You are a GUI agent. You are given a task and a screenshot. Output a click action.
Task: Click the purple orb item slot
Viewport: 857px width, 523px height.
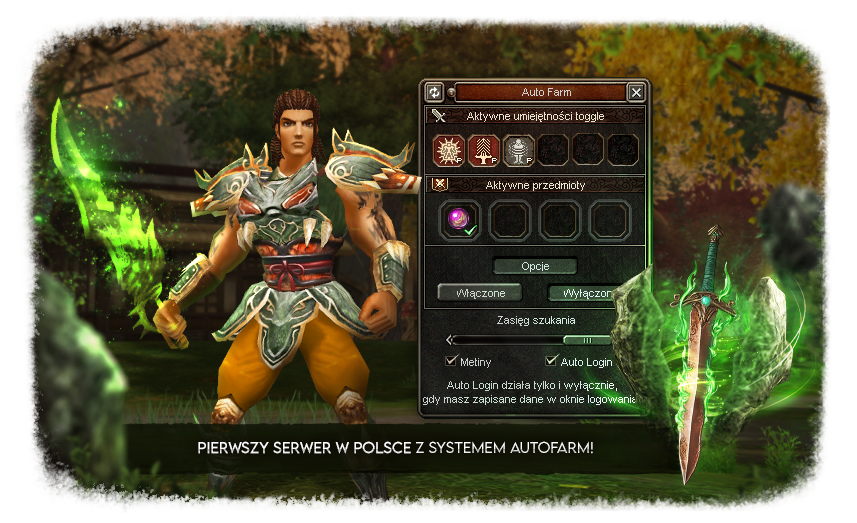[x=461, y=220]
